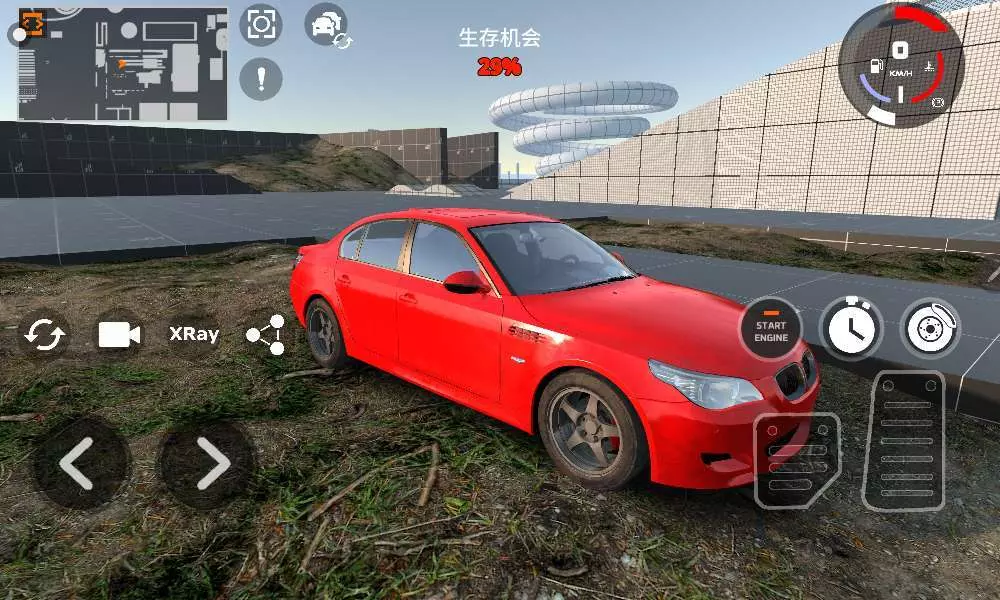Click the circular arrows reset button
The image size is (1000, 600).
(45, 335)
